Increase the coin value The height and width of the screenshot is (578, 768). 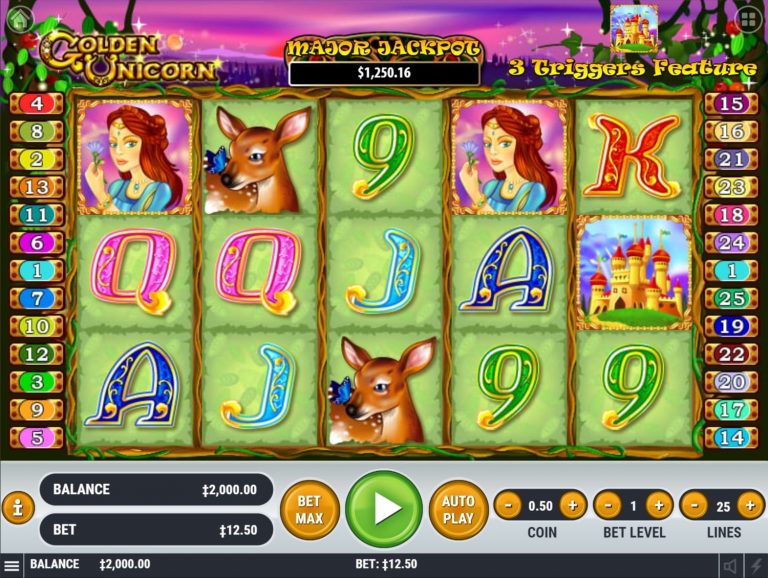tap(573, 505)
